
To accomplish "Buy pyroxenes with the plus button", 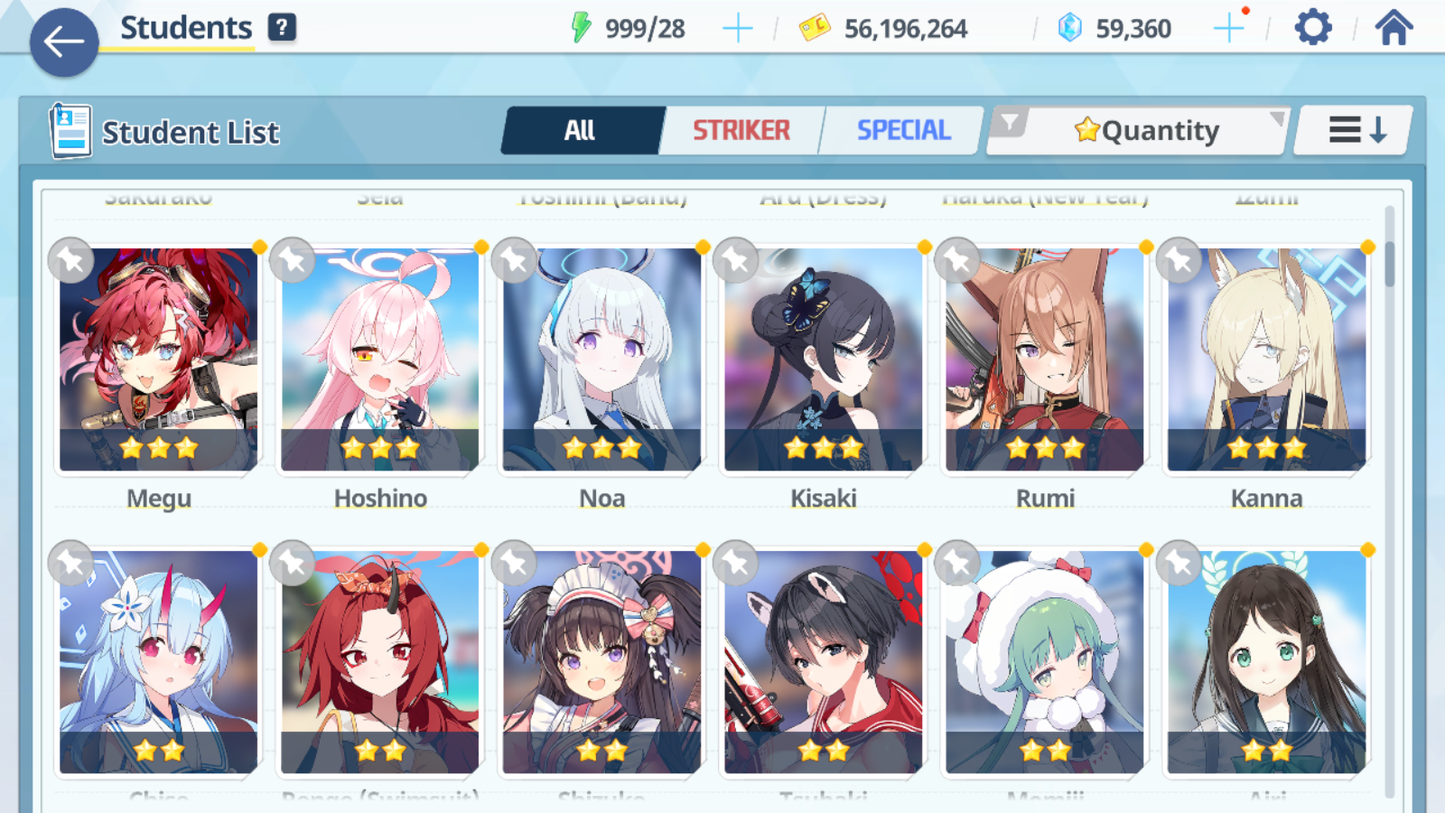I will [x=1228, y=27].
